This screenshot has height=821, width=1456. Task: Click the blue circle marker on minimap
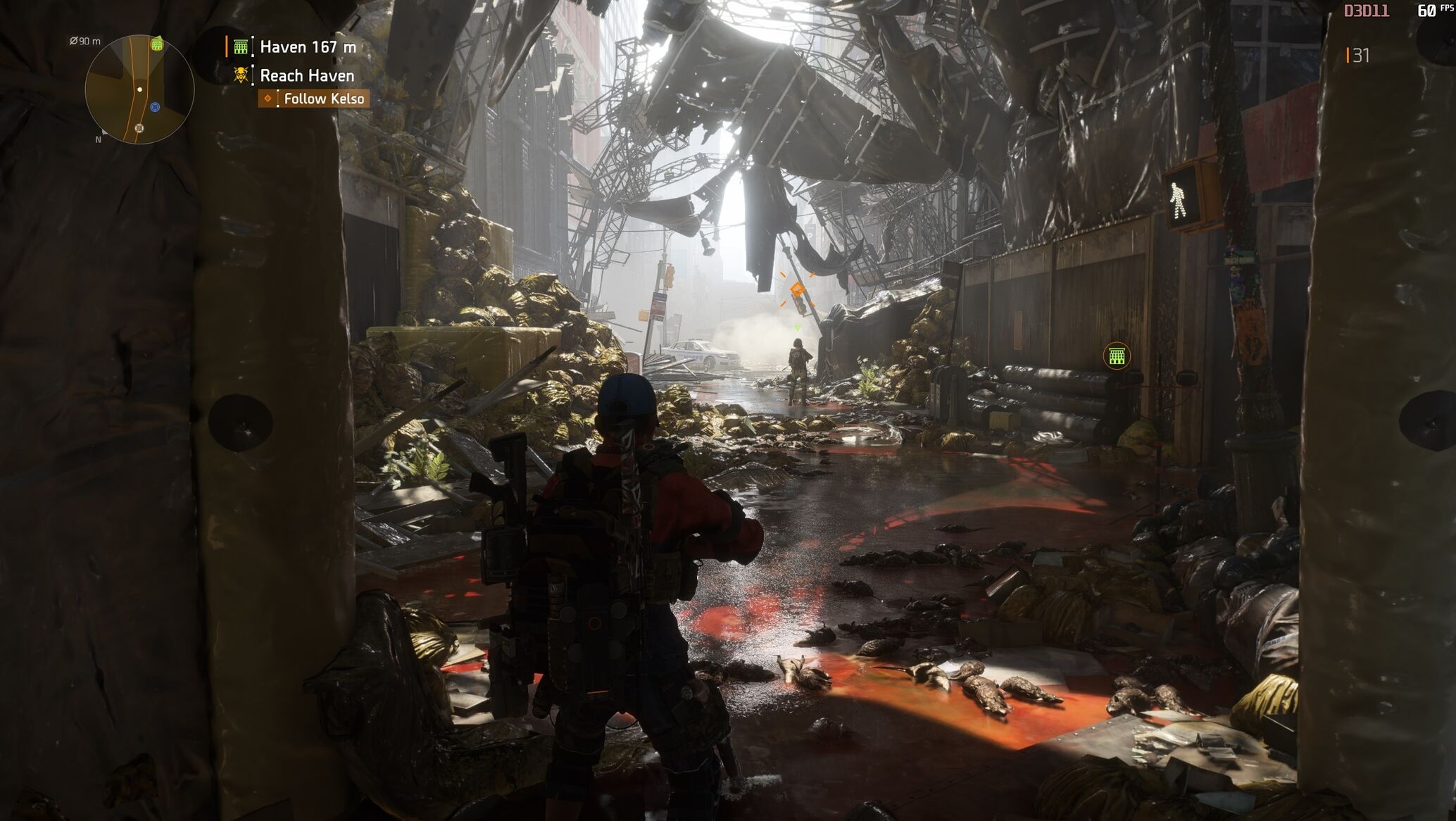pos(155,107)
